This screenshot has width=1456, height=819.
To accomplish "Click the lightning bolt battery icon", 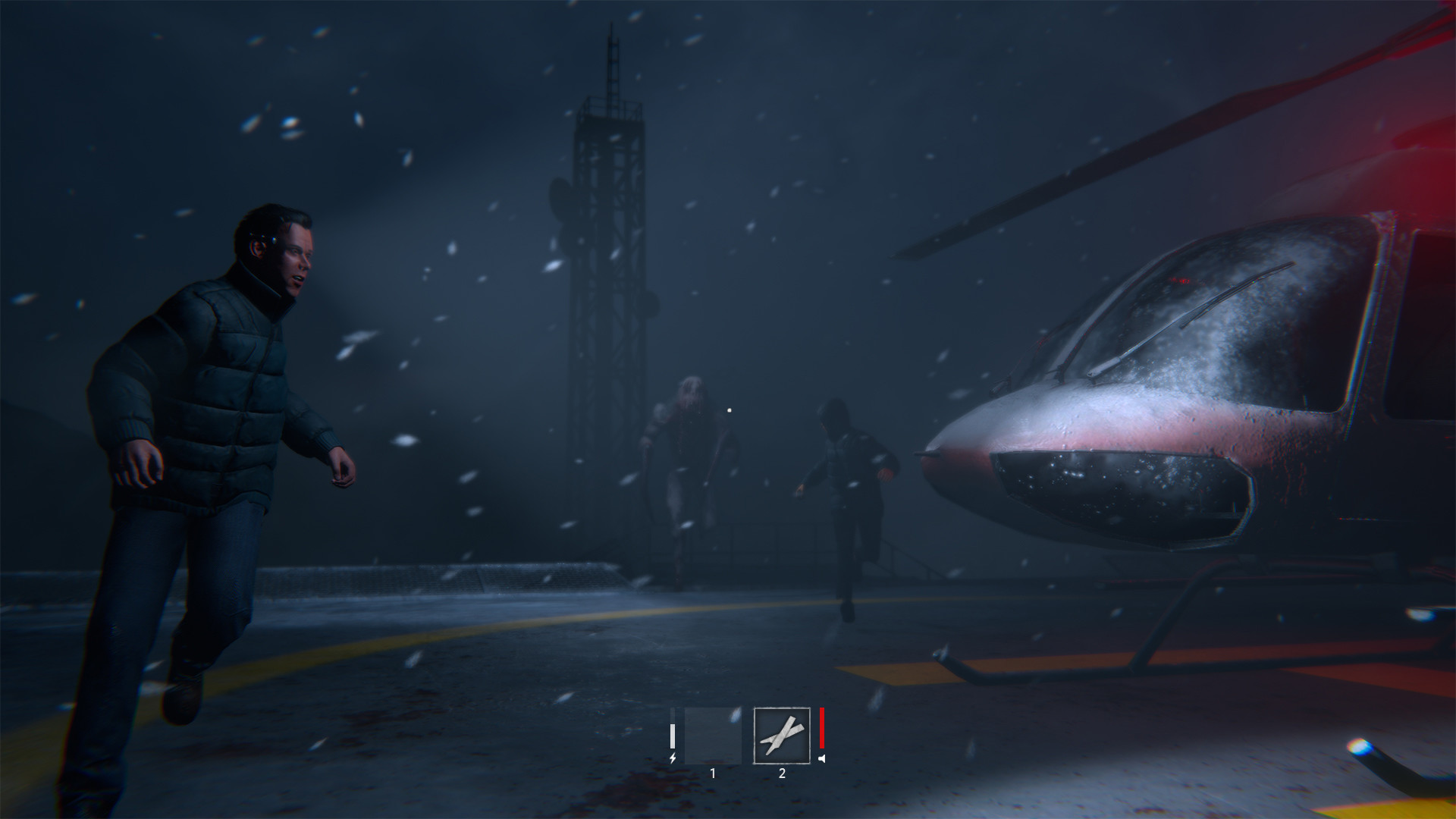I will [673, 758].
